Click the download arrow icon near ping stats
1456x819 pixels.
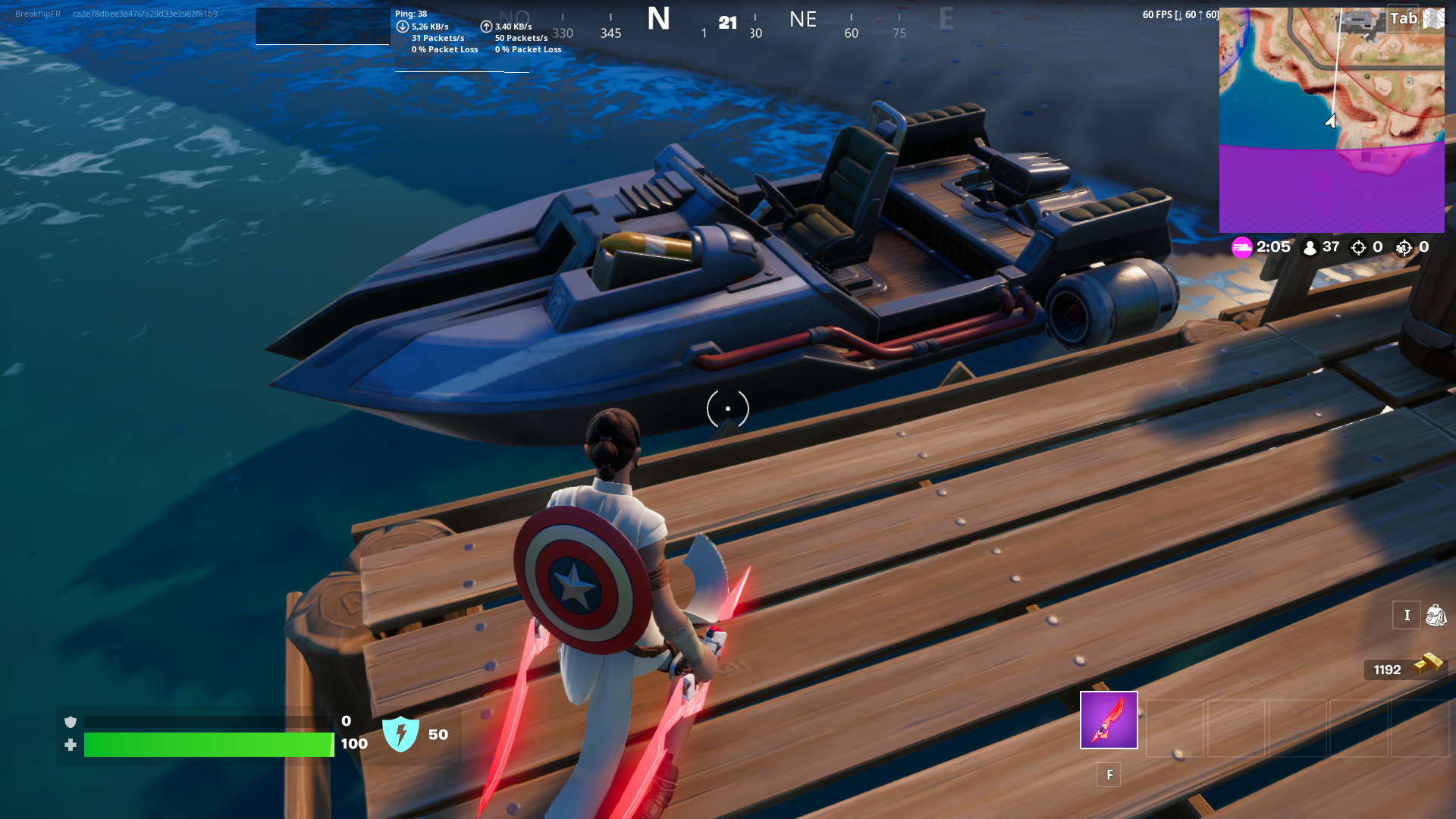pyautogui.click(x=403, y=25)
